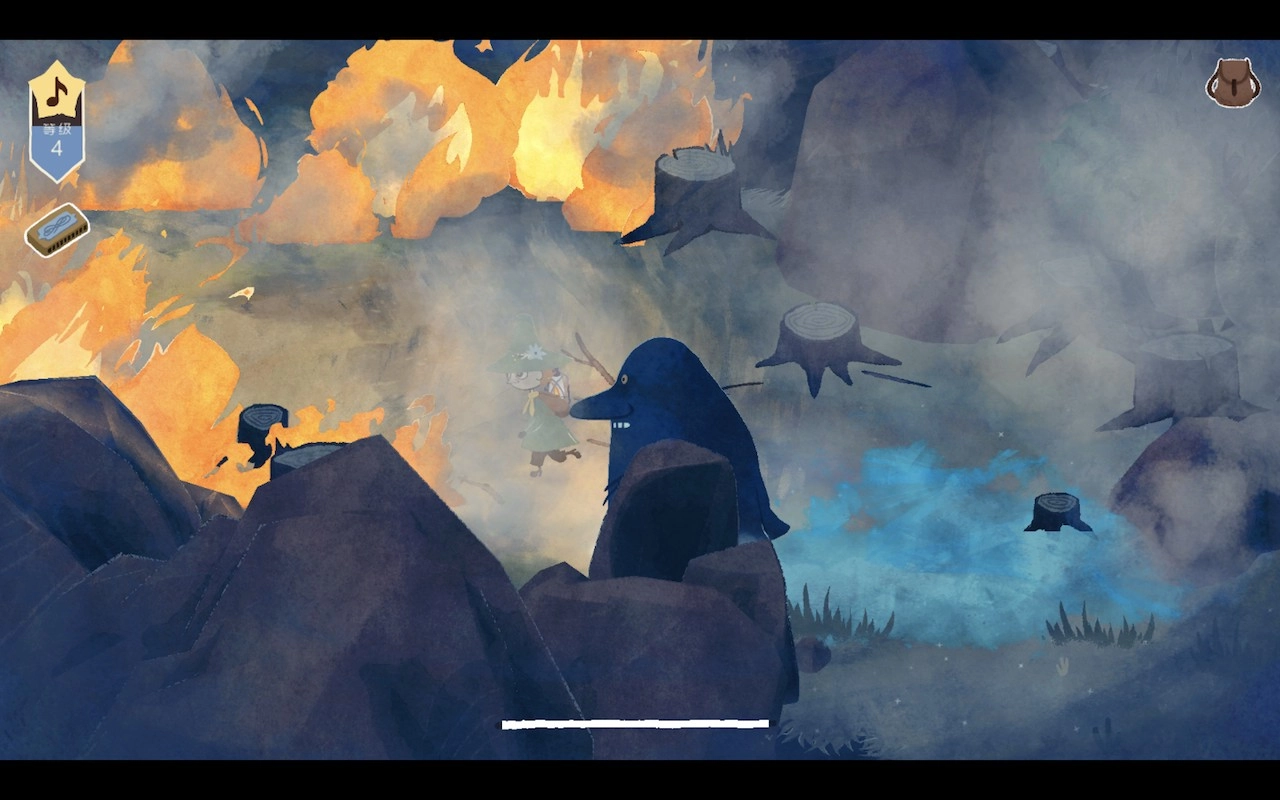Open the backpack inventory
1280x800 pixels.
(x=1232, y=83)
